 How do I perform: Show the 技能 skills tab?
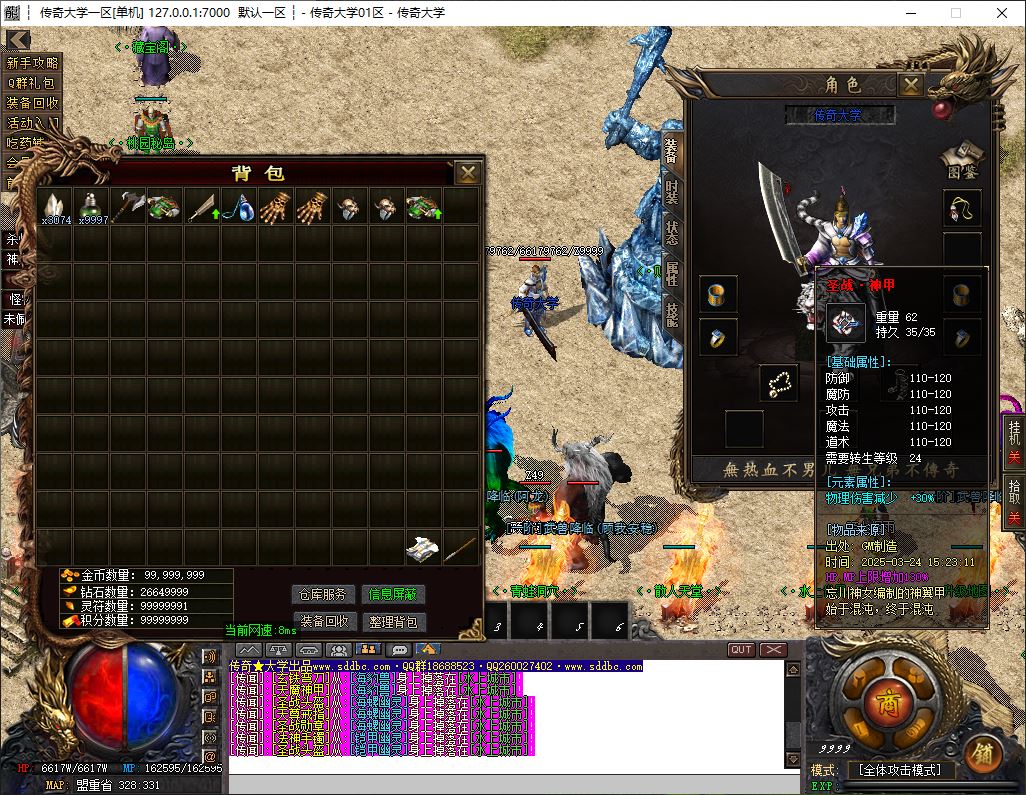(671, 315)
